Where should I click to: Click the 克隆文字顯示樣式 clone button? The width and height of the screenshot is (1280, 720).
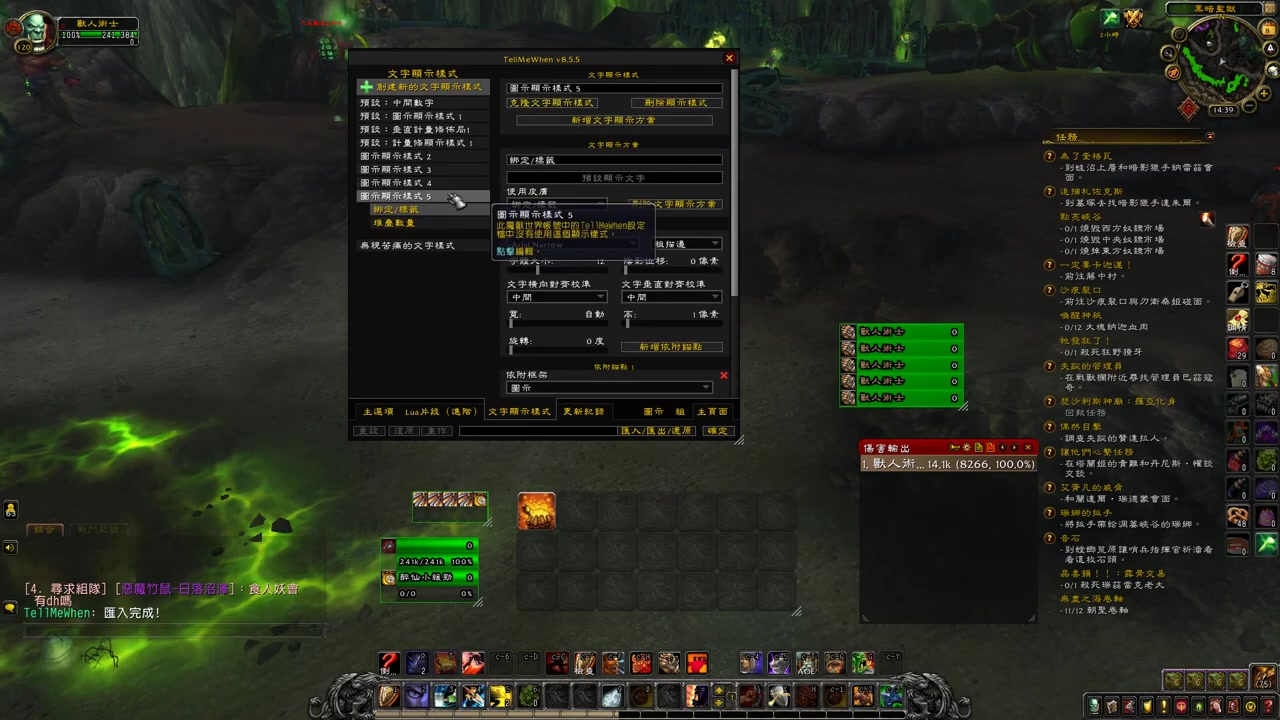click(x=551, y=103)
